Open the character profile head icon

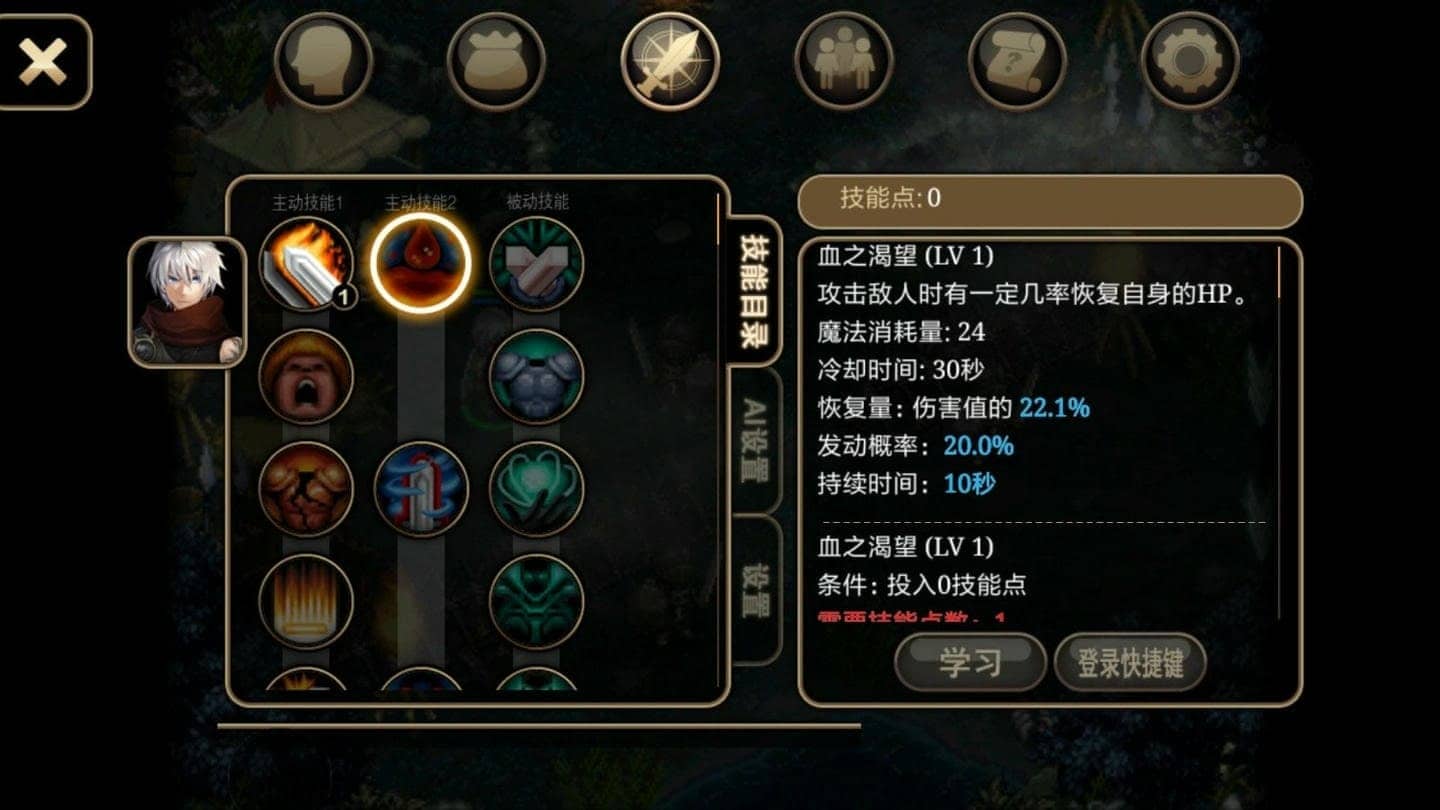click(323, 60)
